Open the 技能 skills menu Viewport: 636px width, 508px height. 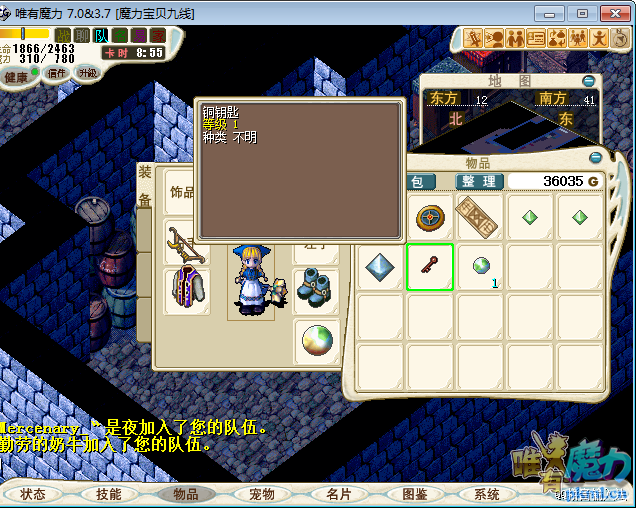click(x=108, y=494)
